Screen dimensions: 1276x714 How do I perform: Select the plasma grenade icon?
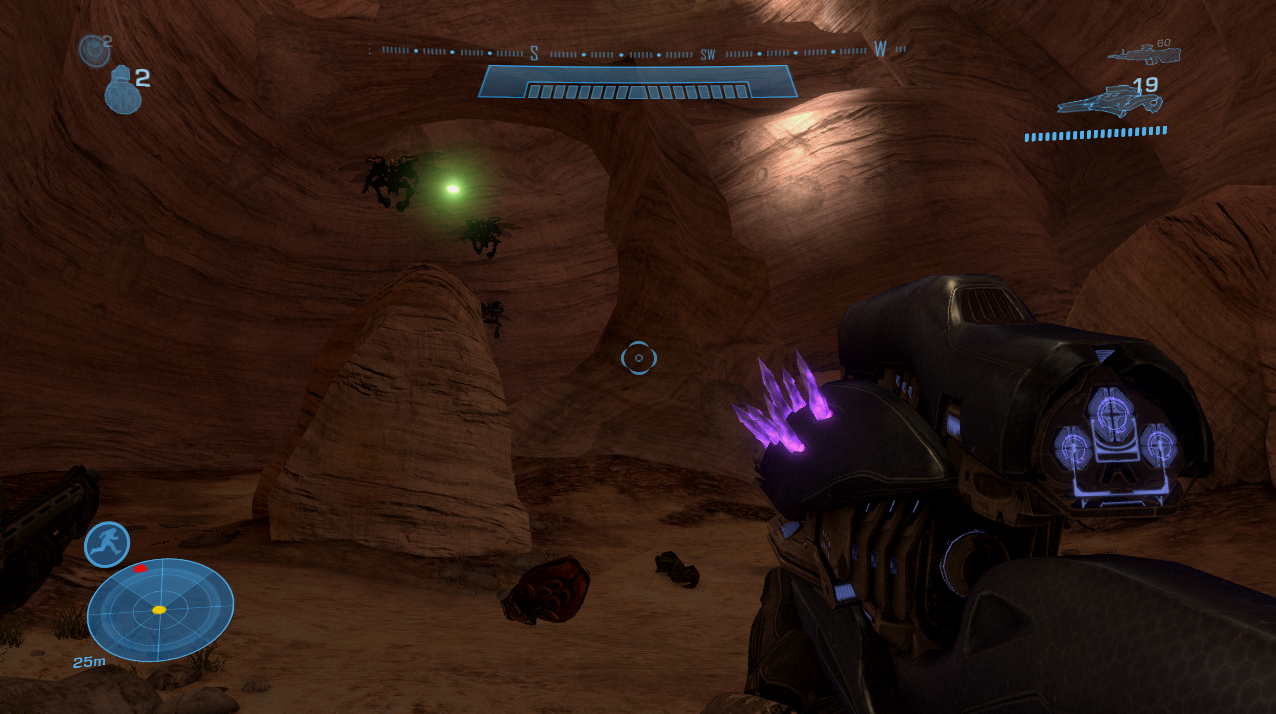point(93,49)
